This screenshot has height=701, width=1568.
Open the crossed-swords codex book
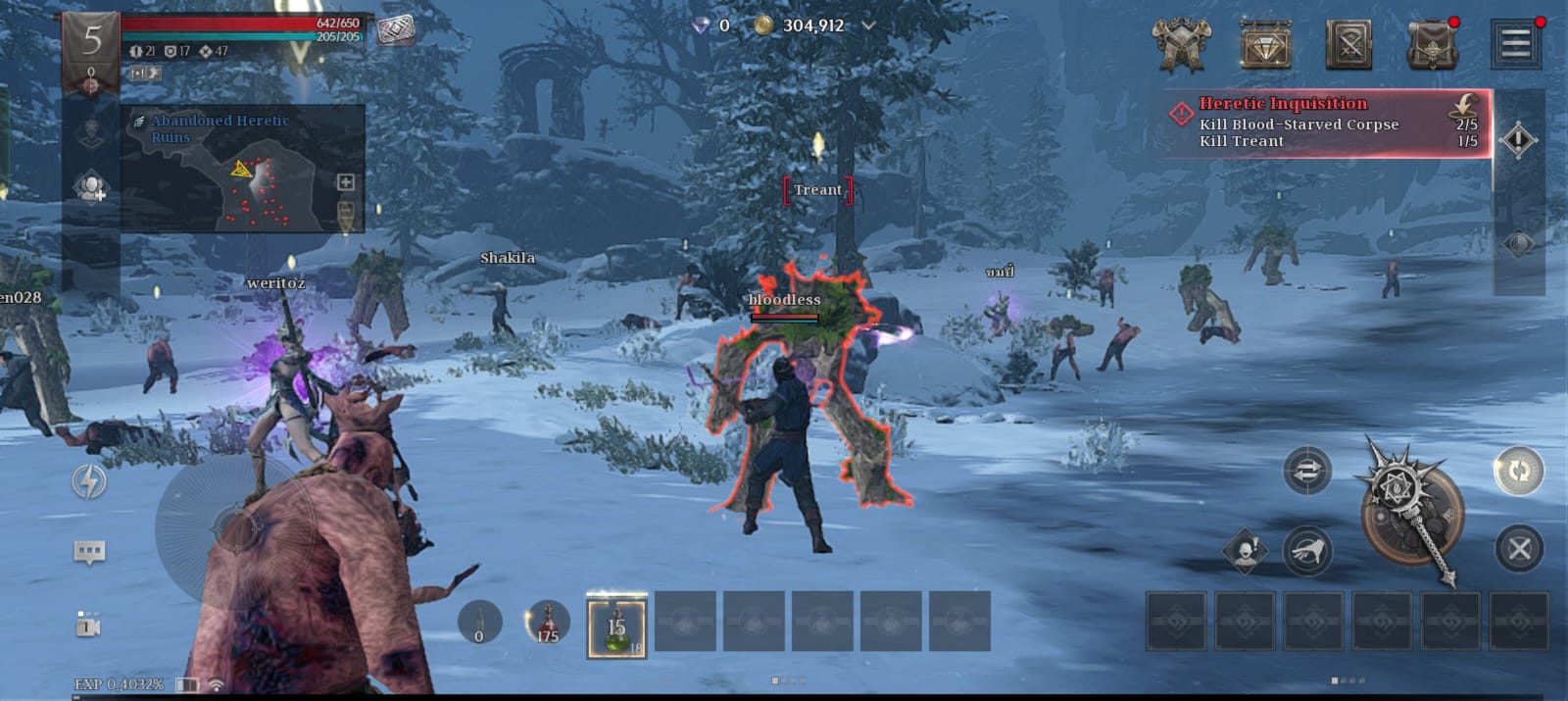coord(1348,44)
